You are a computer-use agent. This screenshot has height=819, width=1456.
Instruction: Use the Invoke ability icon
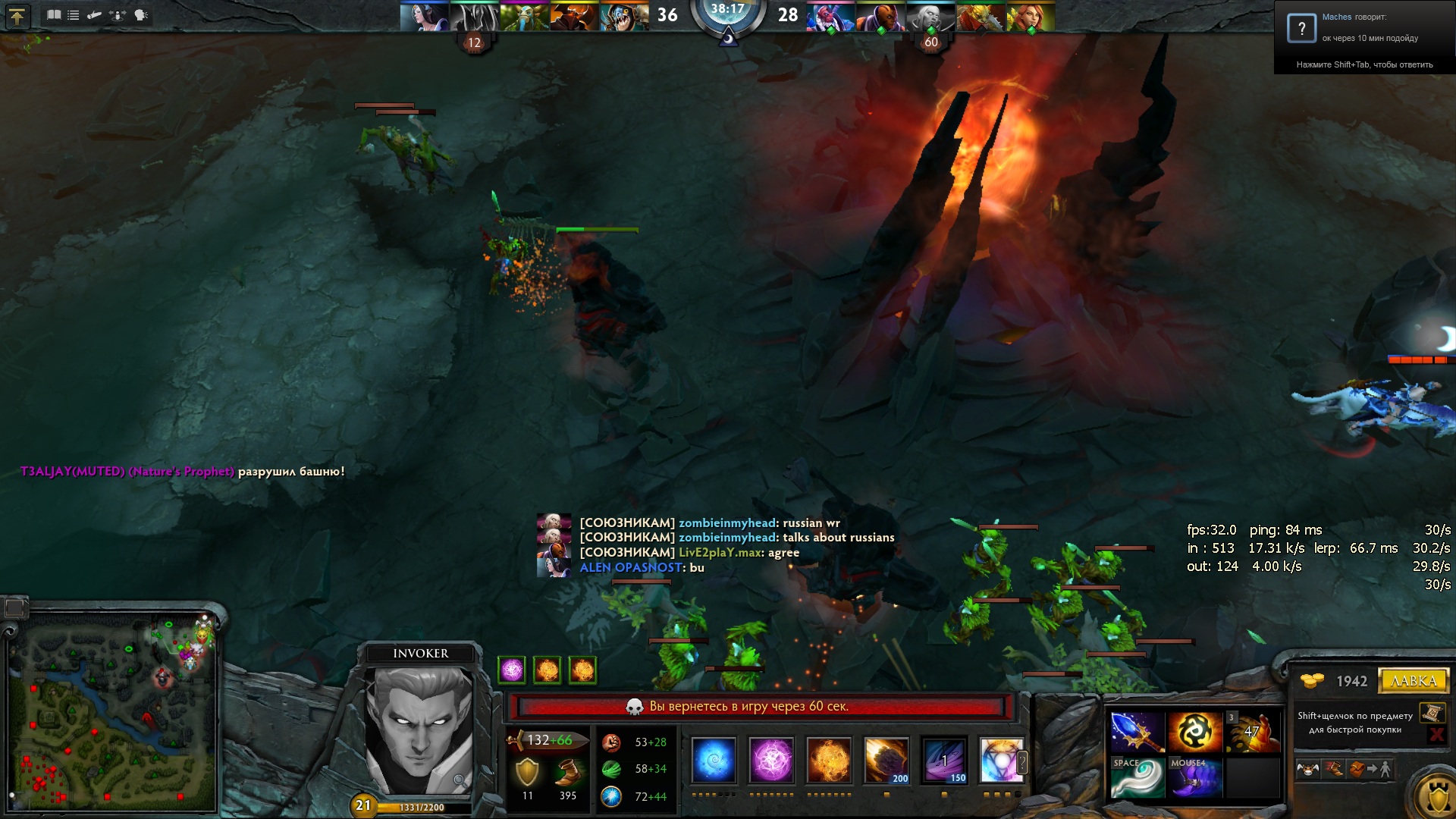coord(1001,760)
